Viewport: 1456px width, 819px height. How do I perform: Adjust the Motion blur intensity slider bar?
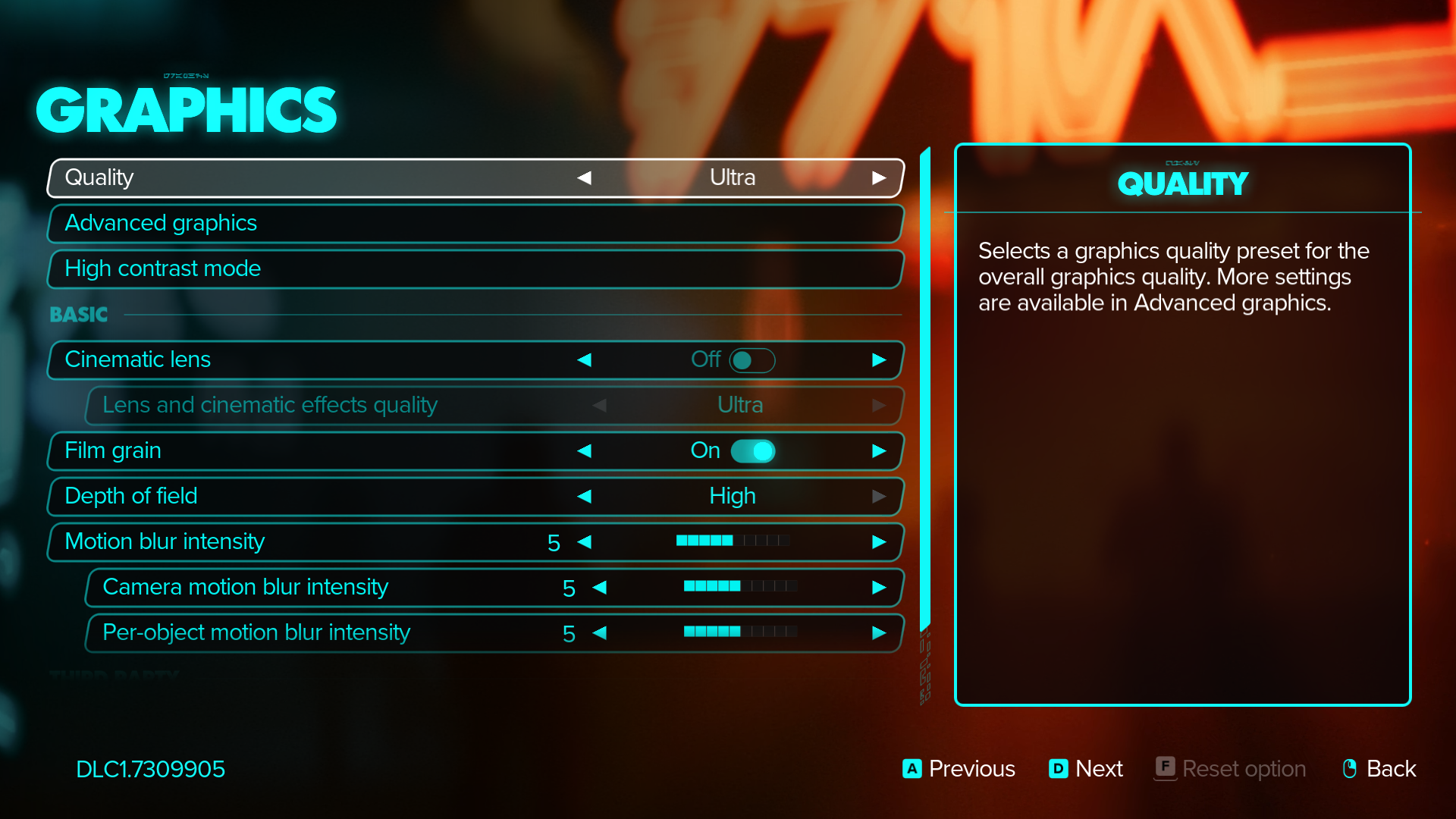point(733,541)
